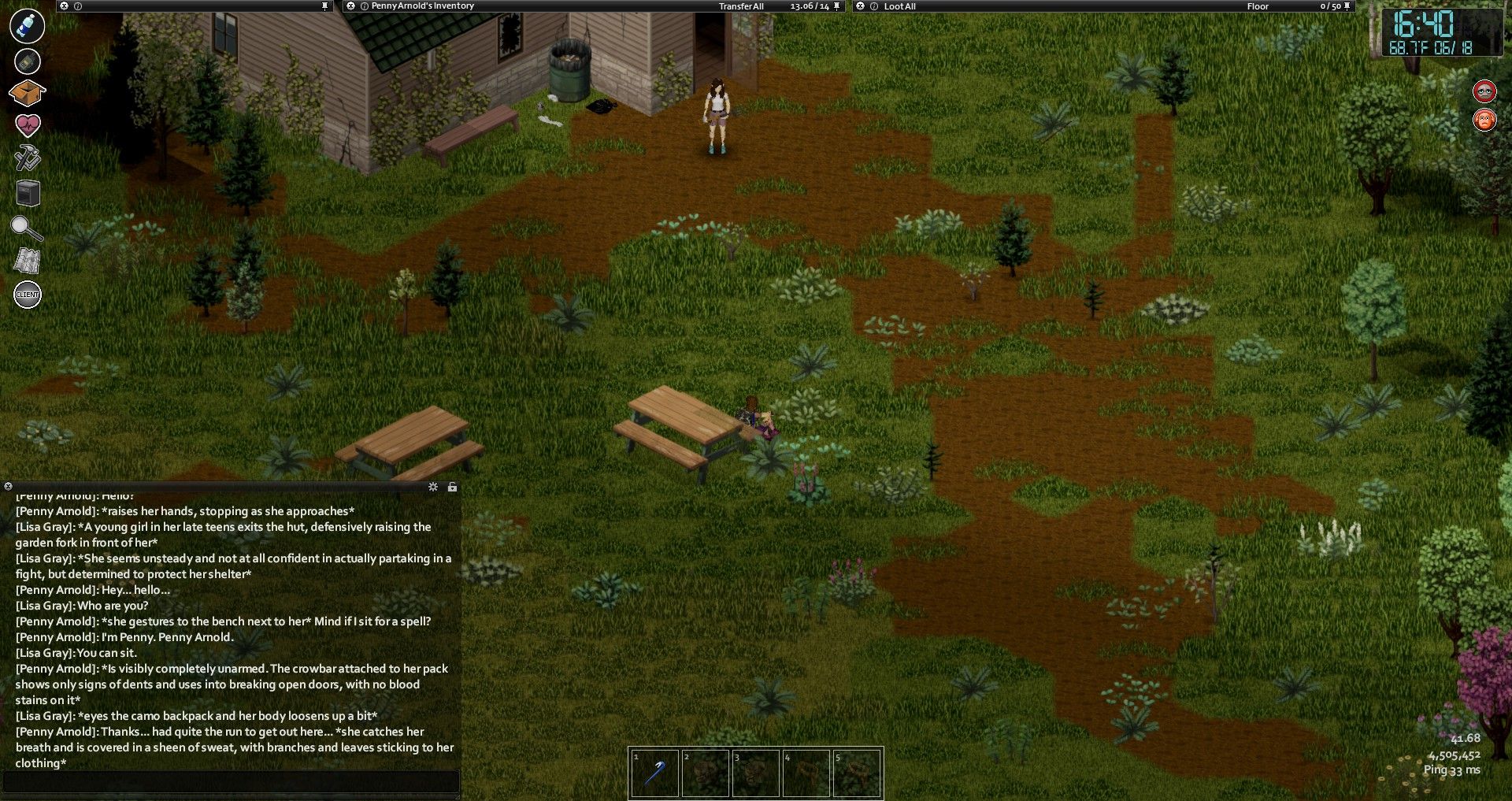Toggle the pin on the loot panel

pyautogui.click(x=1347, y=6)
